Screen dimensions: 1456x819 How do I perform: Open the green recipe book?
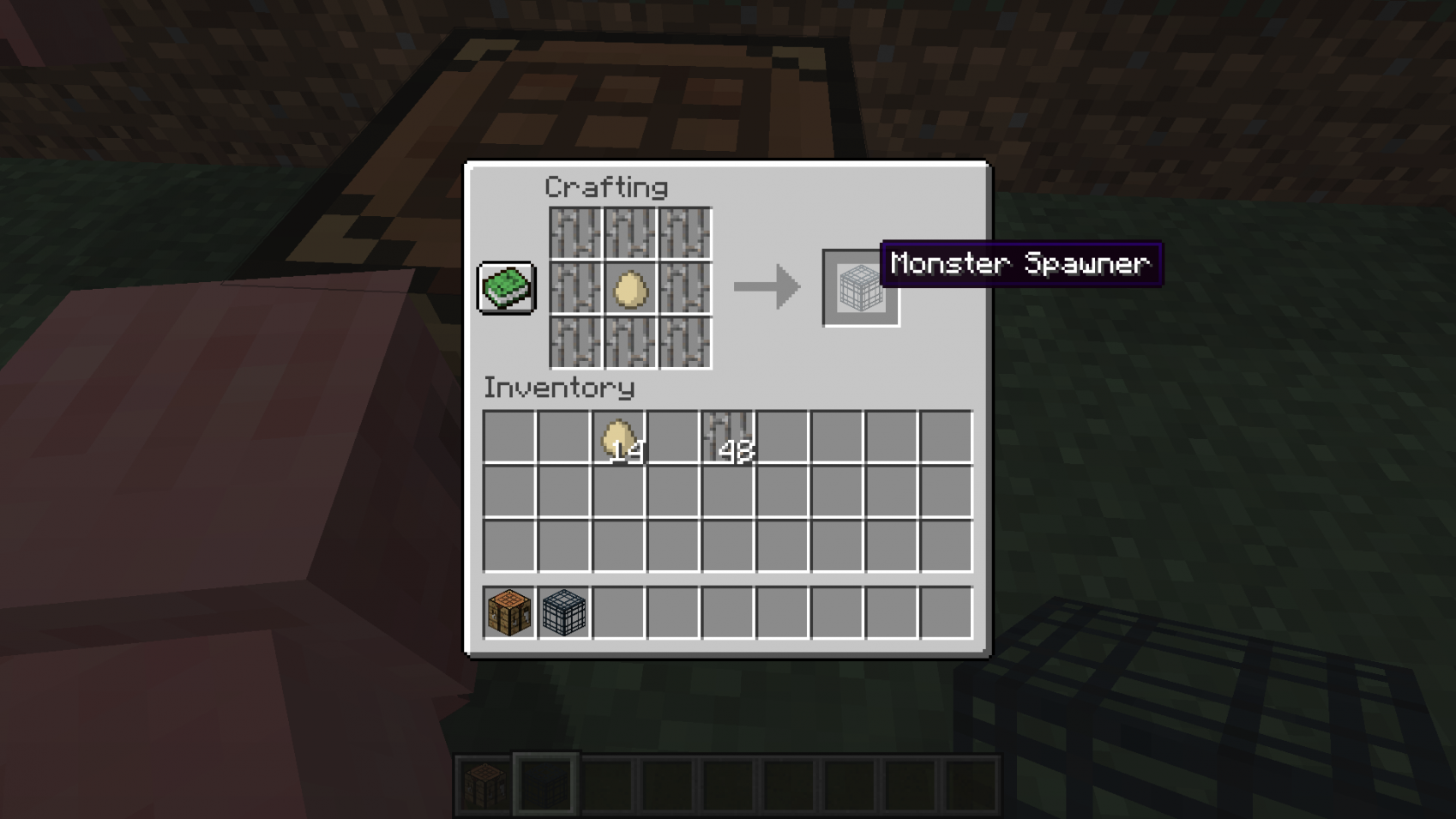(x=506, y=288)
